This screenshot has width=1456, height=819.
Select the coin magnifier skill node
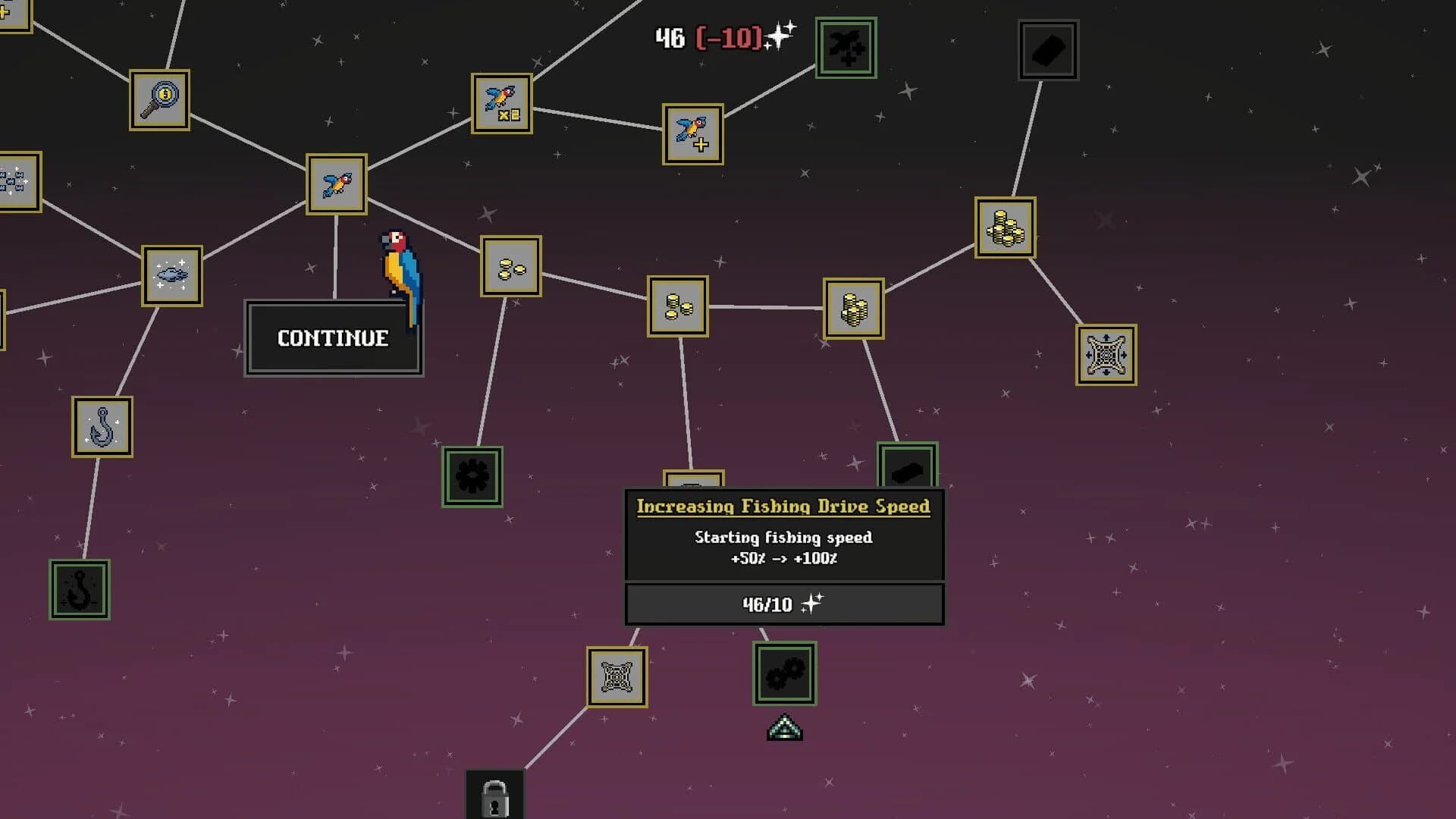coord(159,101)
